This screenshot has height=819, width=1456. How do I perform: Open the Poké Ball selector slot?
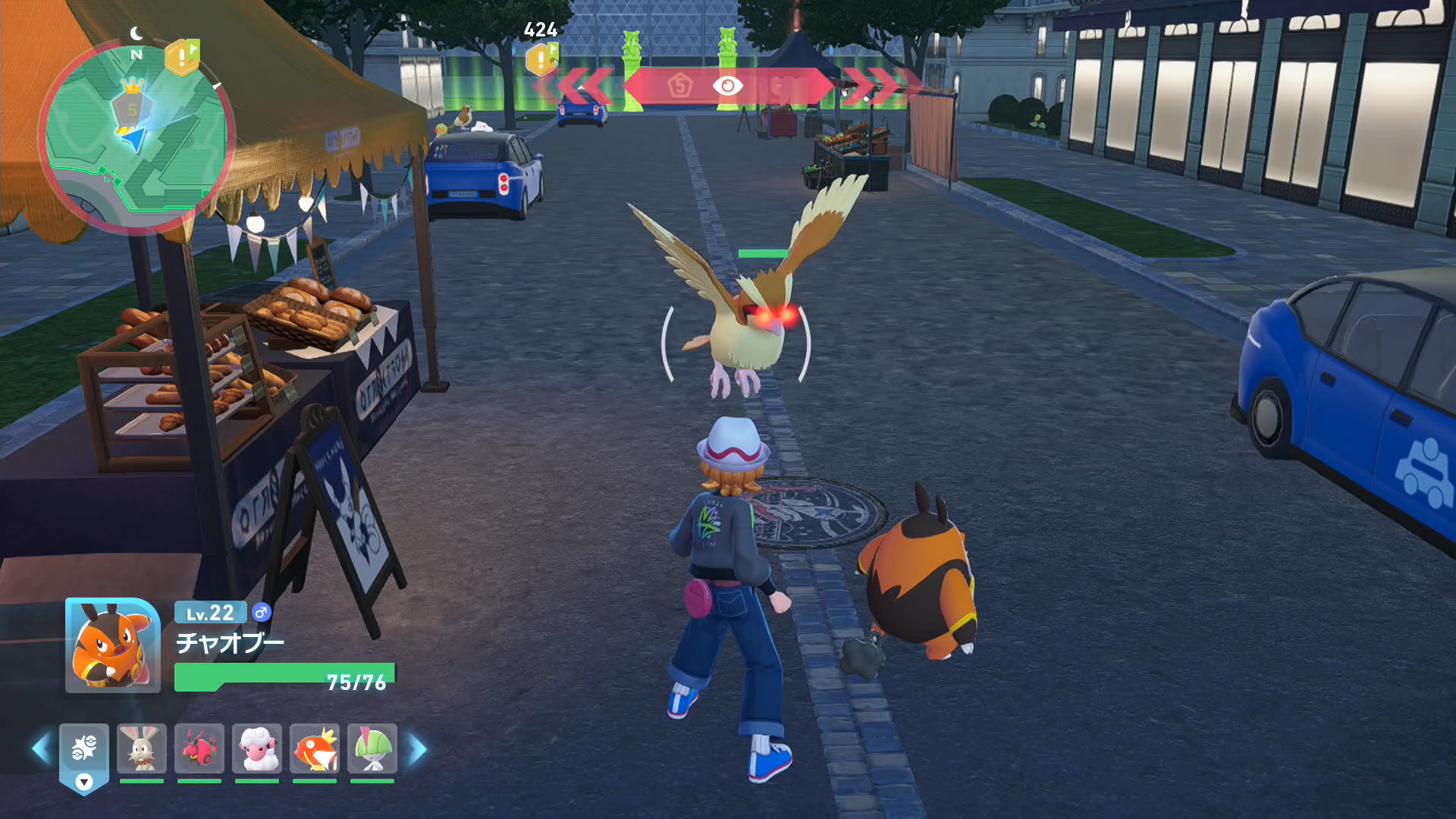(84, 752)
